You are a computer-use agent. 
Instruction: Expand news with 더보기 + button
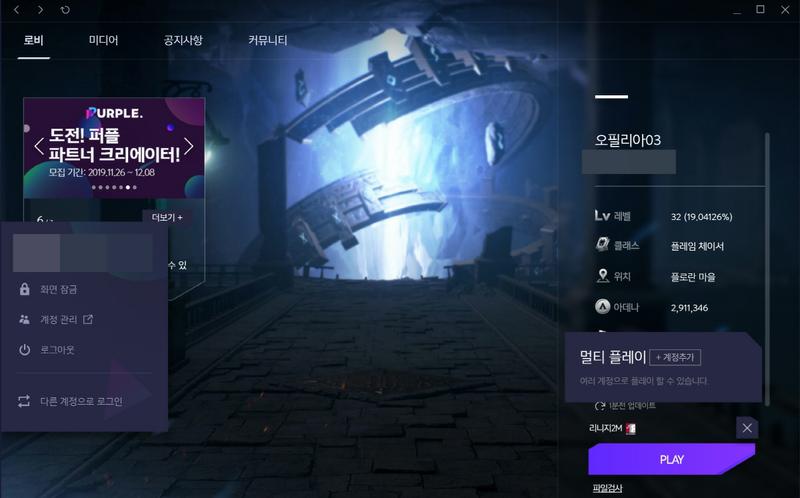(167, 217)
